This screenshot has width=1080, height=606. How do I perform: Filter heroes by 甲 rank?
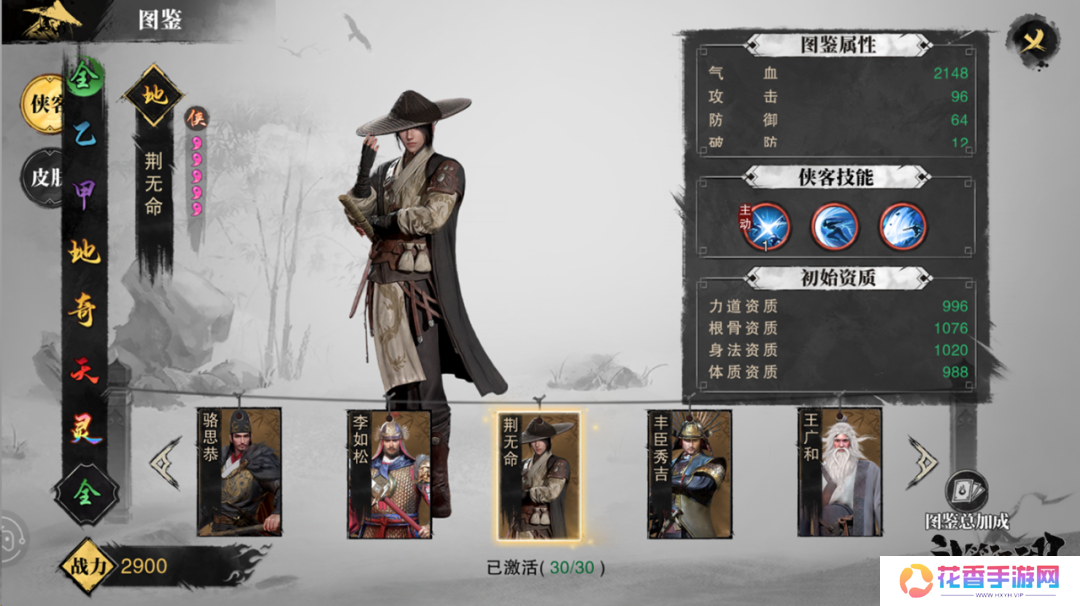click(x=84, y=194)
